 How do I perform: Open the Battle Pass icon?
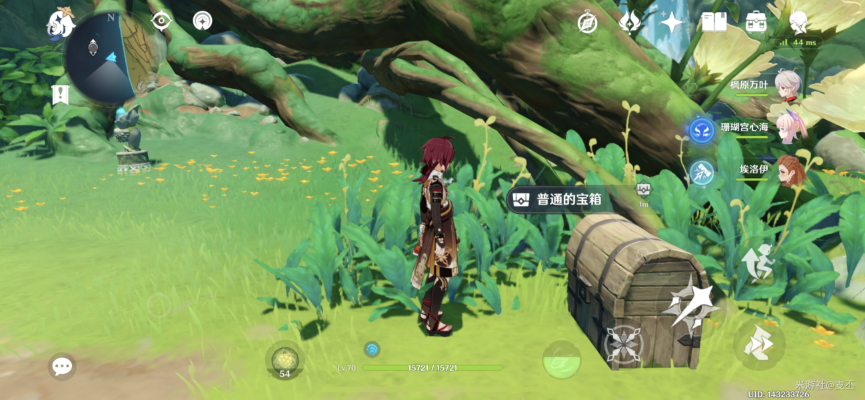click(630, 22)
